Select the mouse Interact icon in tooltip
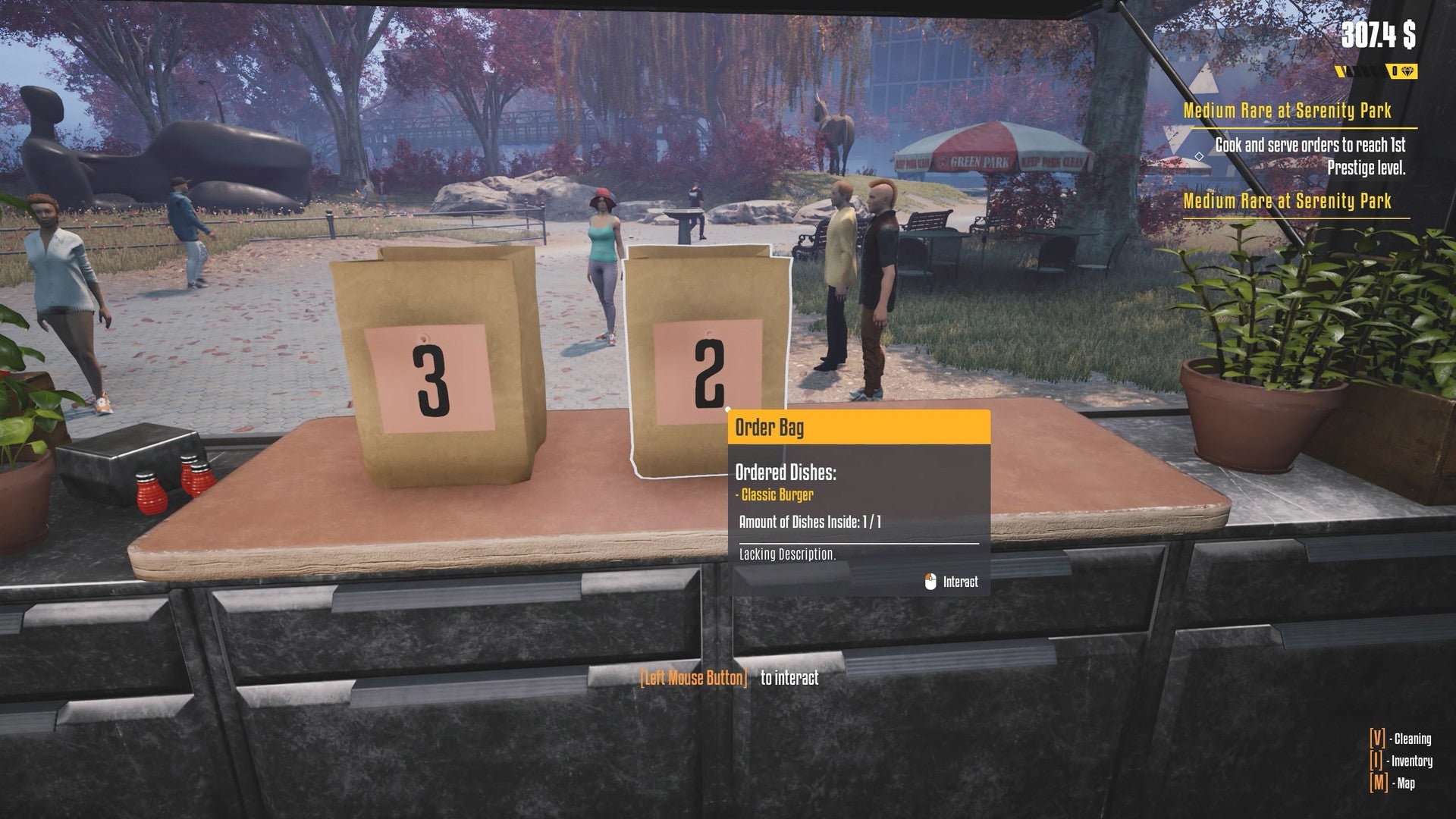This screenshot has height=819, width=1456. pyautogui.click(x=931, y=581)
